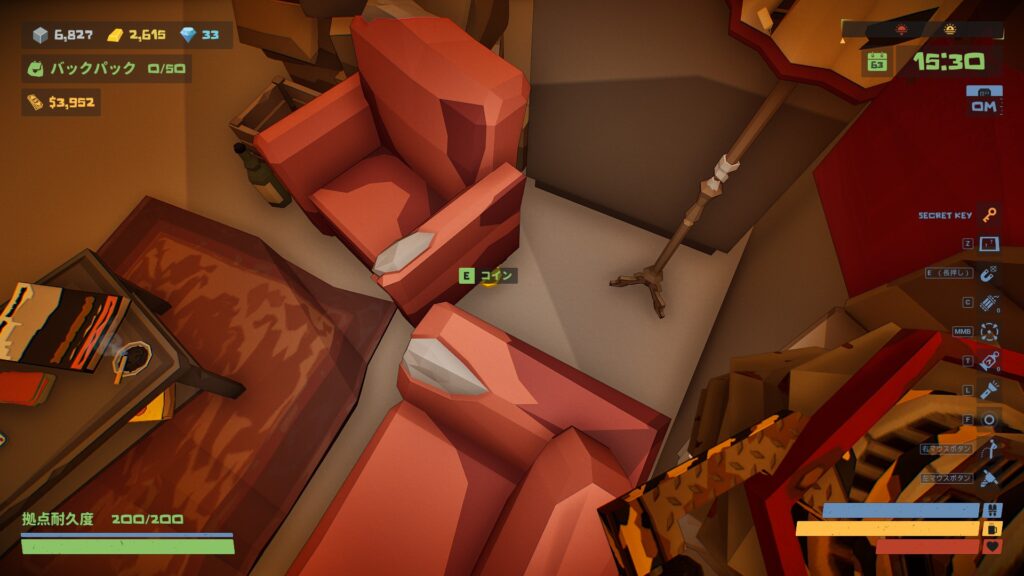Viewport: 1024px width, 576px height.
Task: Click the scan target reticle icon
Action: (989, 331)
